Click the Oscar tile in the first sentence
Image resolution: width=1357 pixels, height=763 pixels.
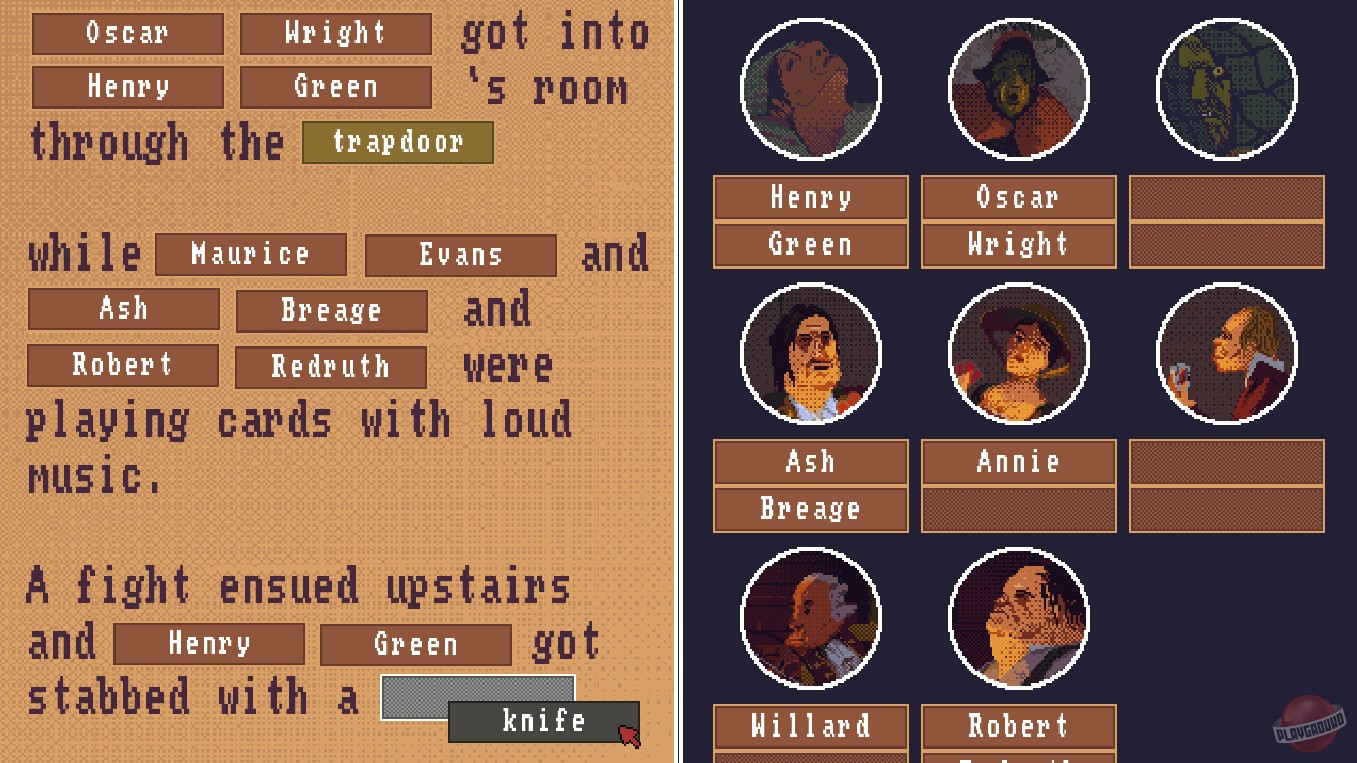coord(127,34)
